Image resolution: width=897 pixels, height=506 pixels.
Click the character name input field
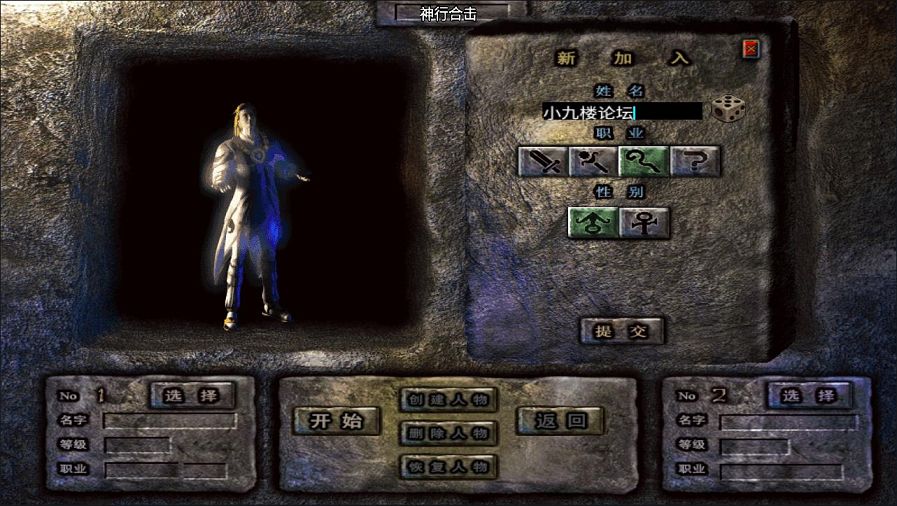[621, 112]
